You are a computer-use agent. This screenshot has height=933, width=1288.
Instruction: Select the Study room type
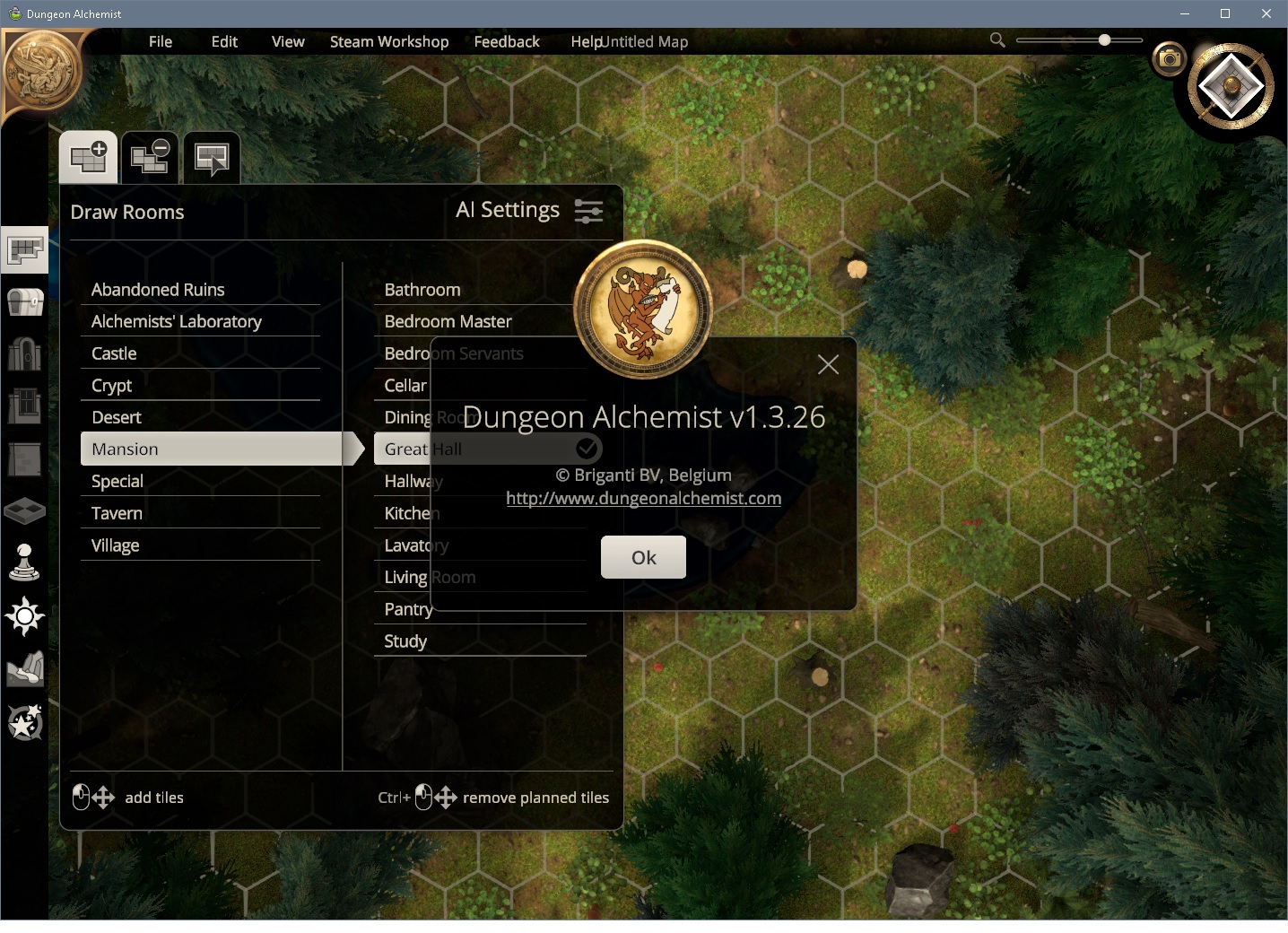[x=405, y=641]
